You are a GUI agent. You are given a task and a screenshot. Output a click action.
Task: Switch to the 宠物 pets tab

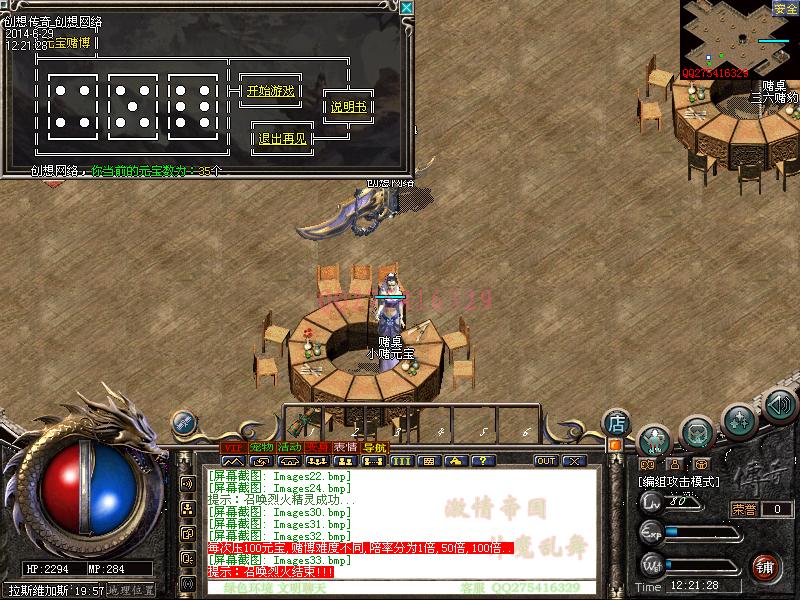[261, 447]
